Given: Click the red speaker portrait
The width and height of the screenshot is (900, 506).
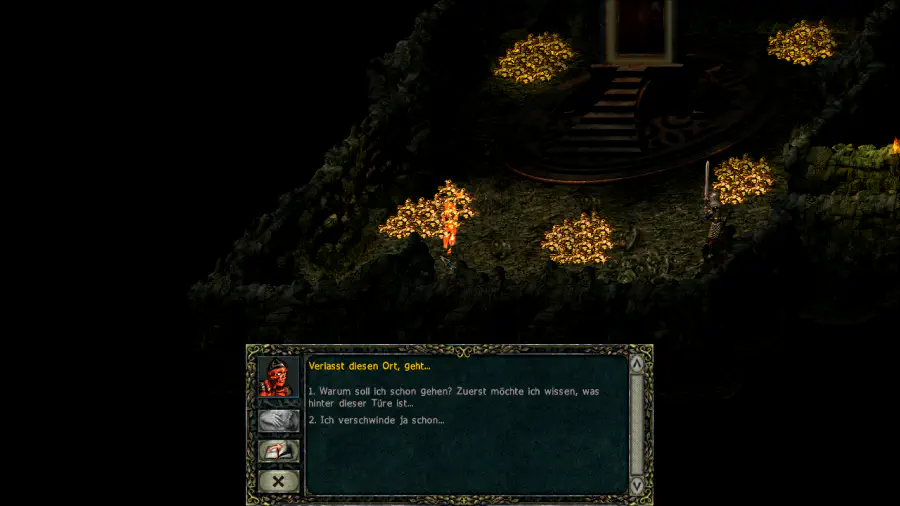Looking at the screenshot, I should pyautogui.click(x=279, y=377).
